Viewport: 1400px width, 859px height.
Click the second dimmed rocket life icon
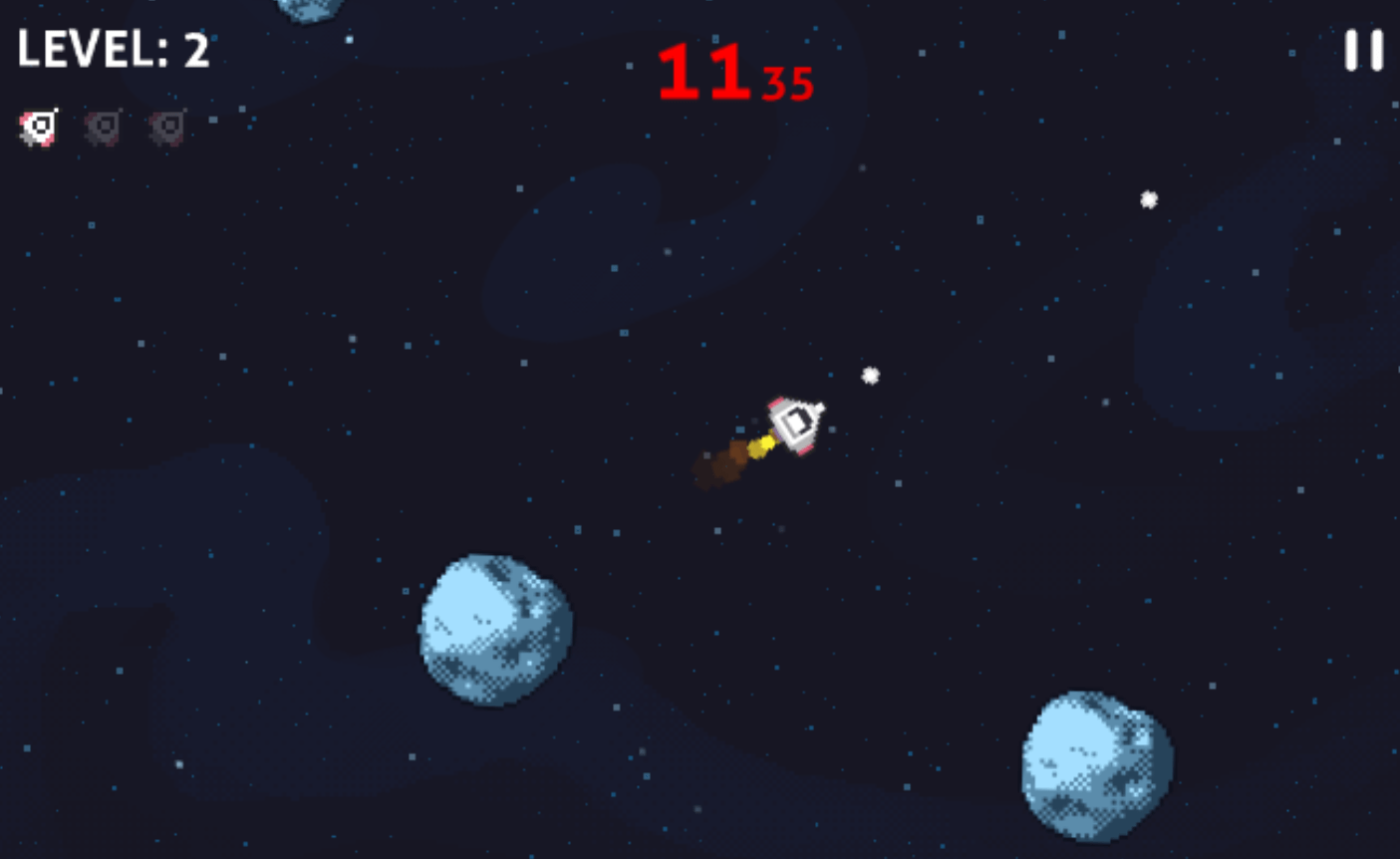pos(103,126)
